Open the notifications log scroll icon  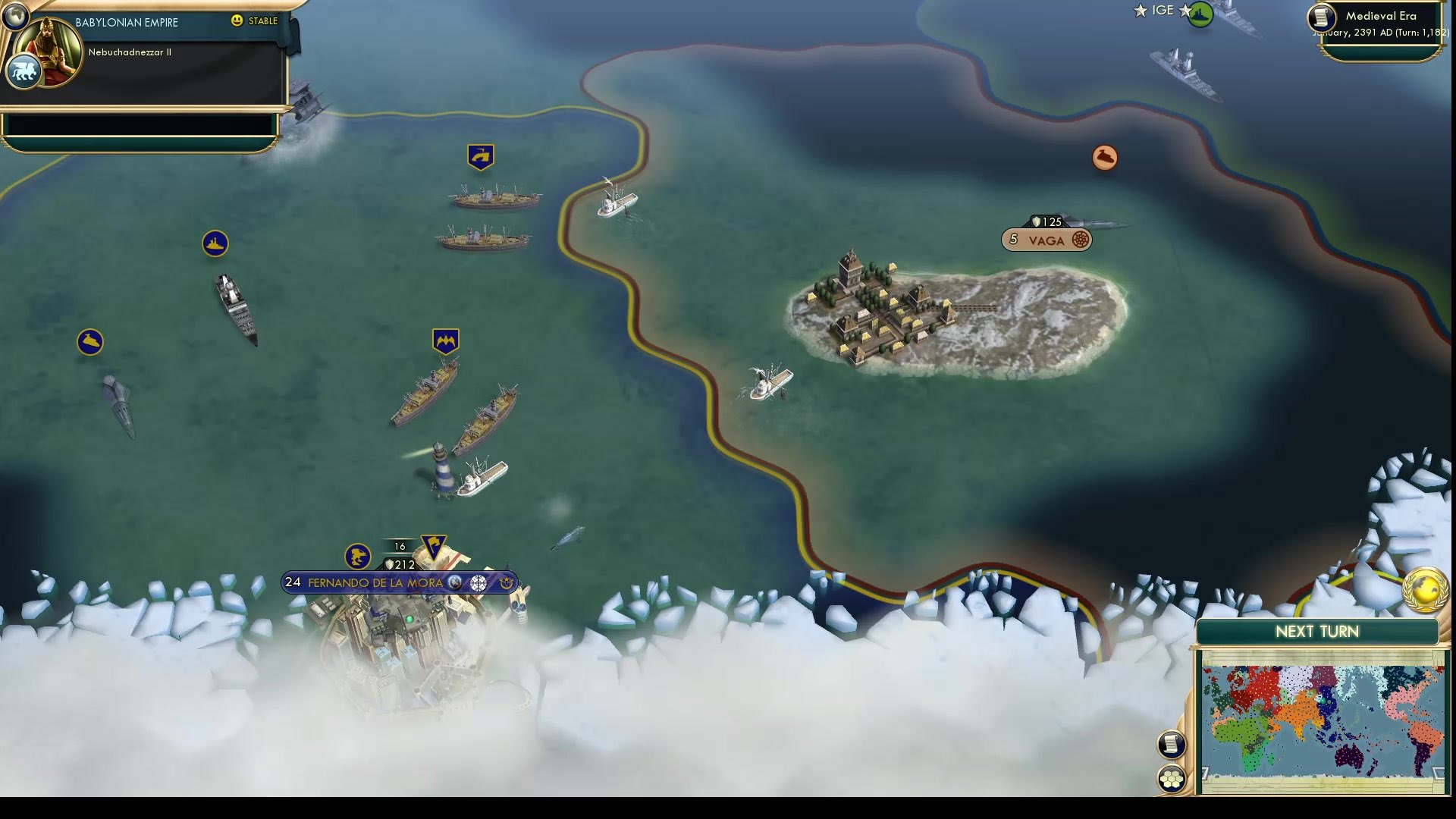1172,745
